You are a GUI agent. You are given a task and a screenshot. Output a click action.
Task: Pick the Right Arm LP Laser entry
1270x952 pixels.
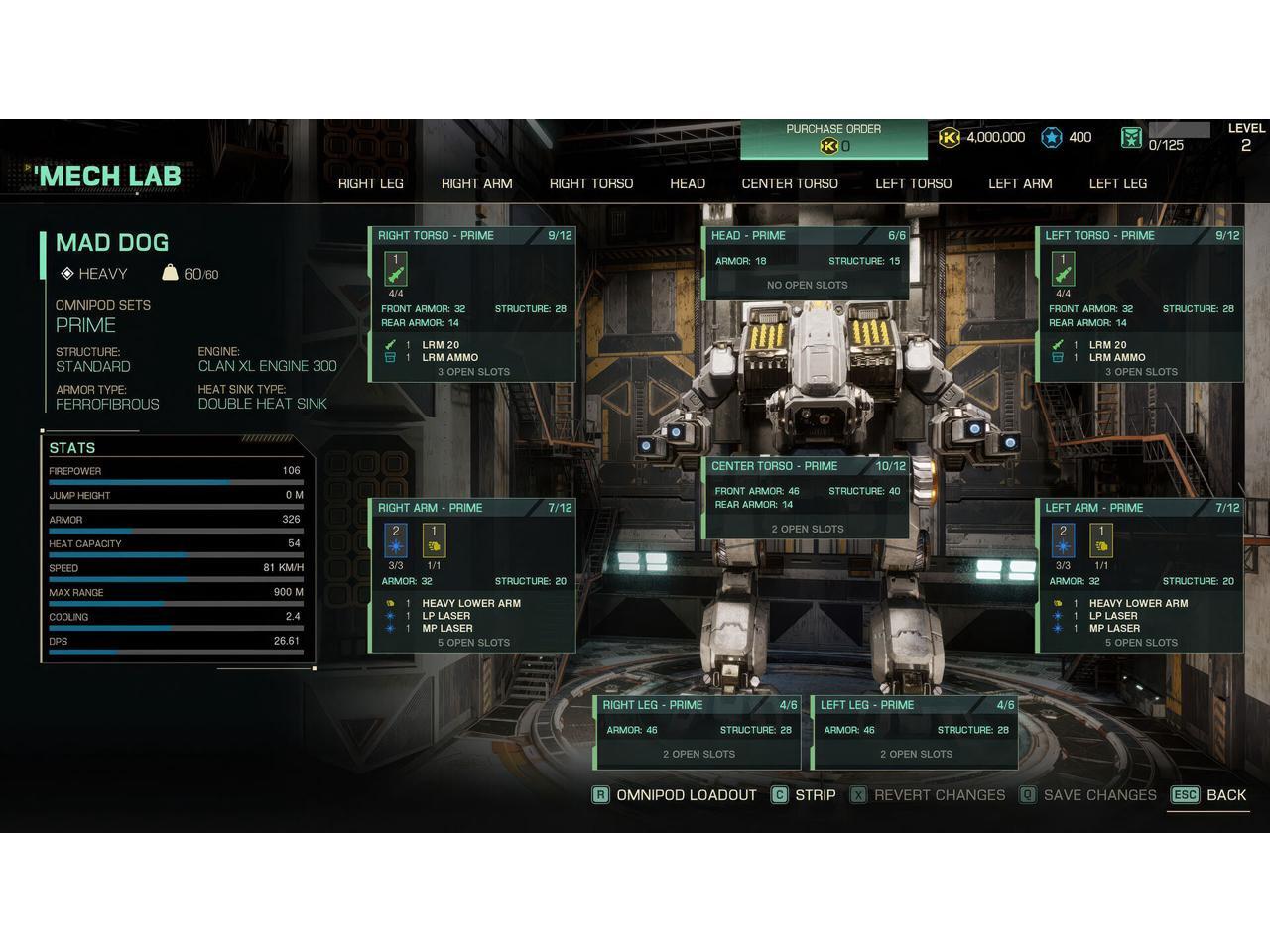tap(446, 616)
